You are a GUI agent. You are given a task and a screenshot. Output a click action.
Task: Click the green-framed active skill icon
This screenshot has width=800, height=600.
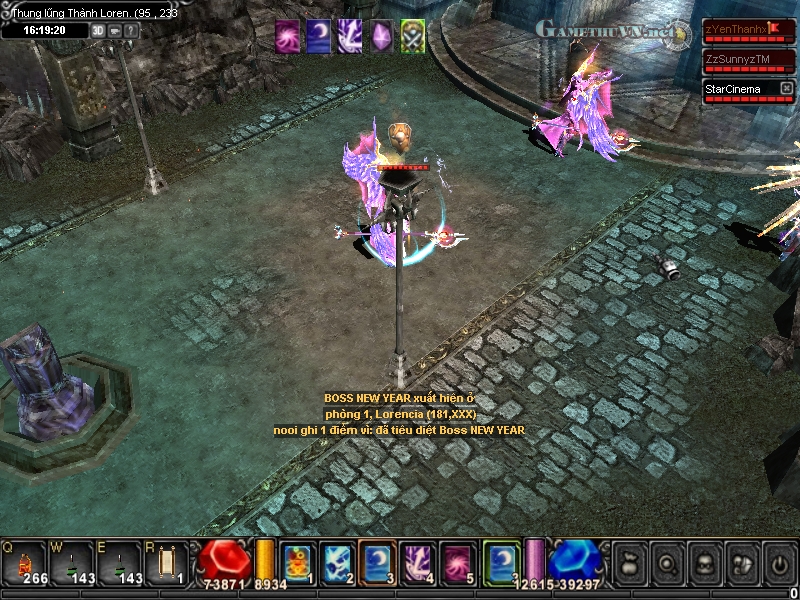coord(501,563)
